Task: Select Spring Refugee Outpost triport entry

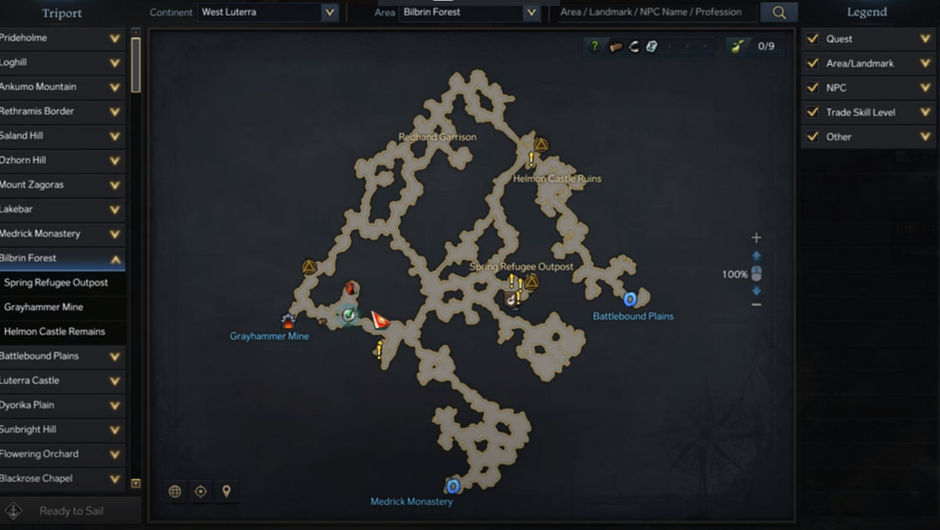Action: (56, 283)
